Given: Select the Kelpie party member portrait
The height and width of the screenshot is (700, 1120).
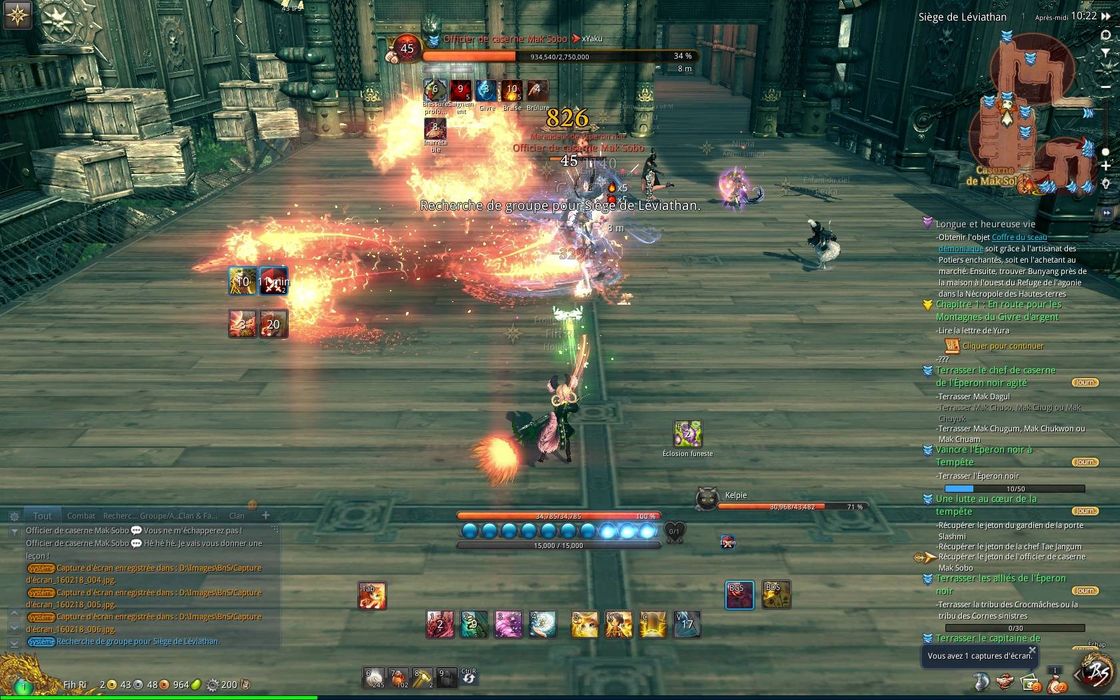Looking at the screenshot, I should (707, 498).
